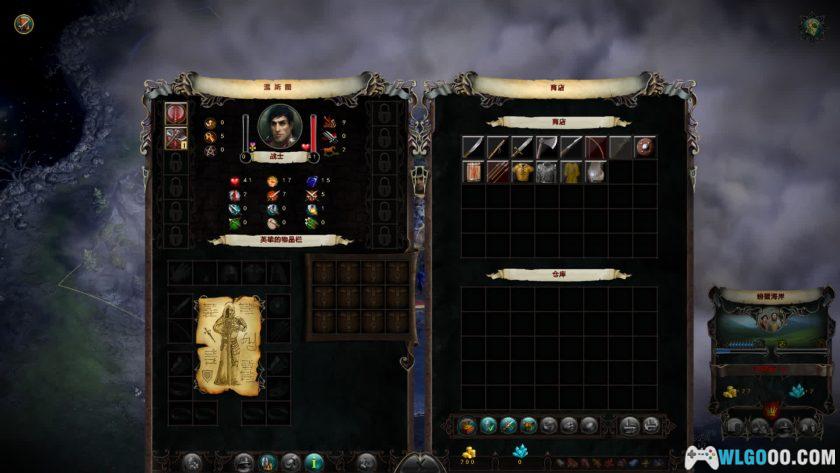Choose the steel breastplate in the shop

pyautogui.click(x=595, y=172)
